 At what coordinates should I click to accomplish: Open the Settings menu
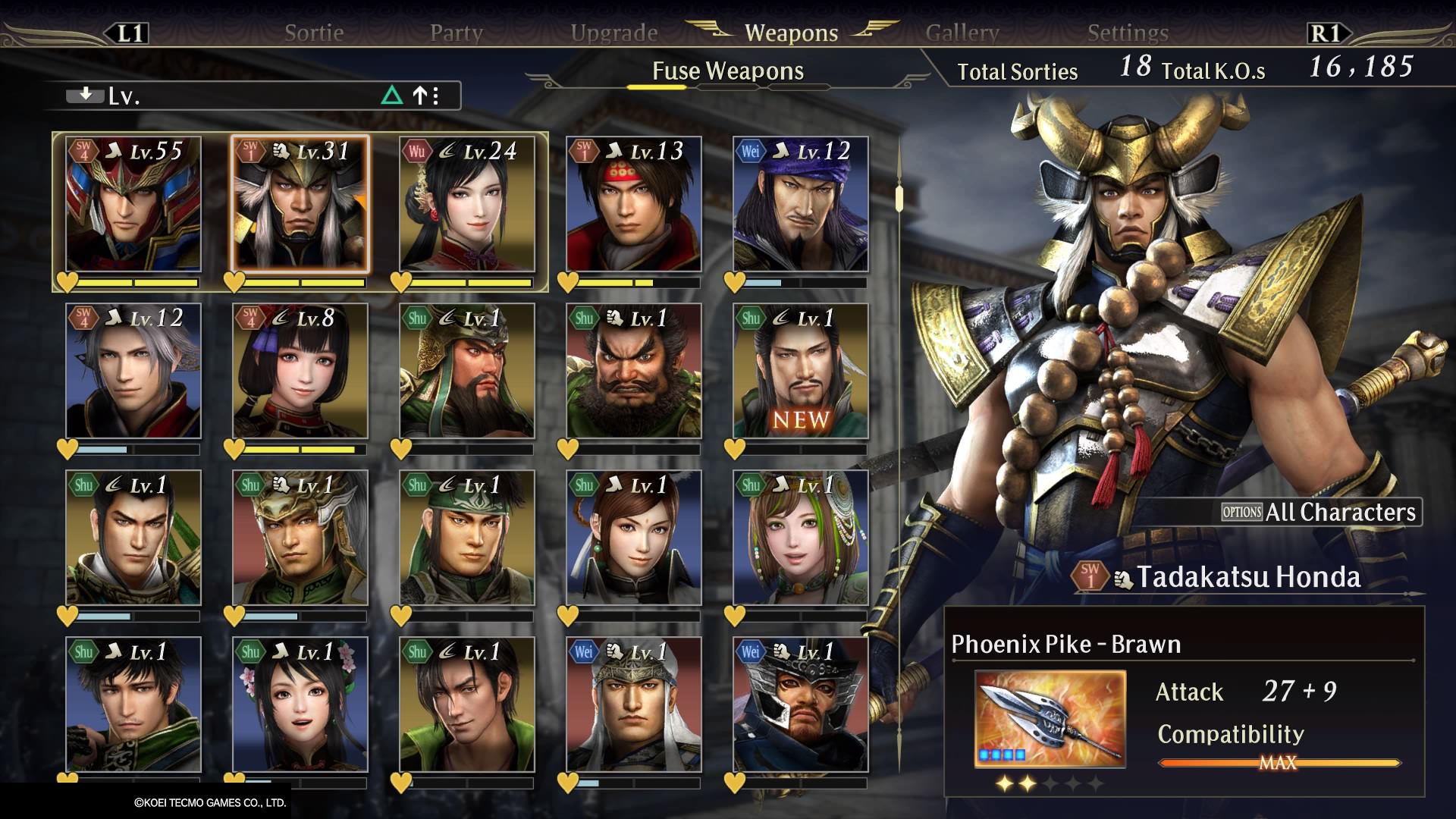point(1128,32)
